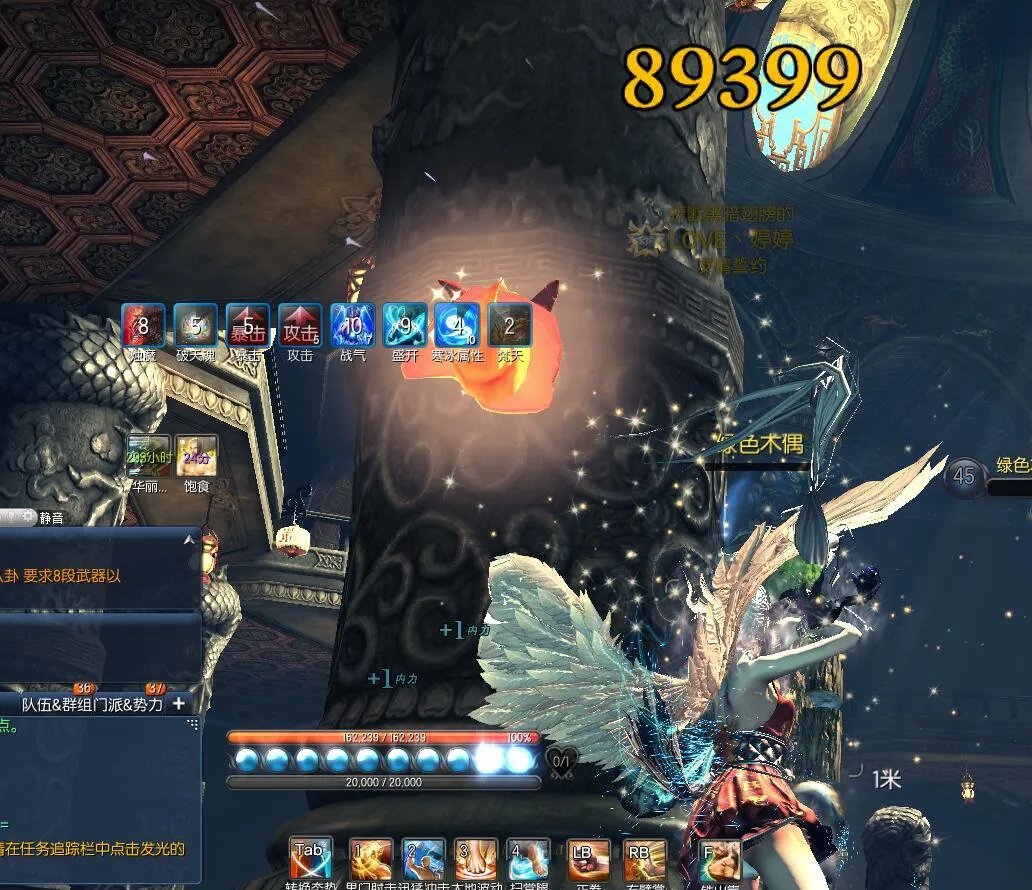1032x890 pixels.
Task: Use the ground stomp skill in slot 3
Action: 475,859
